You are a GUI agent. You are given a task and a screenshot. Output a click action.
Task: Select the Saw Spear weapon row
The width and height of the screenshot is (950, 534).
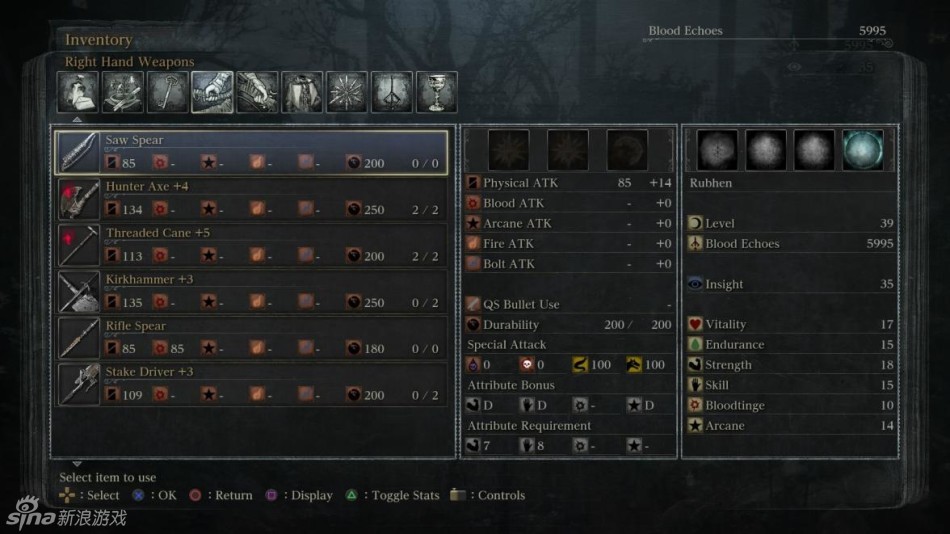click(251, 152)
